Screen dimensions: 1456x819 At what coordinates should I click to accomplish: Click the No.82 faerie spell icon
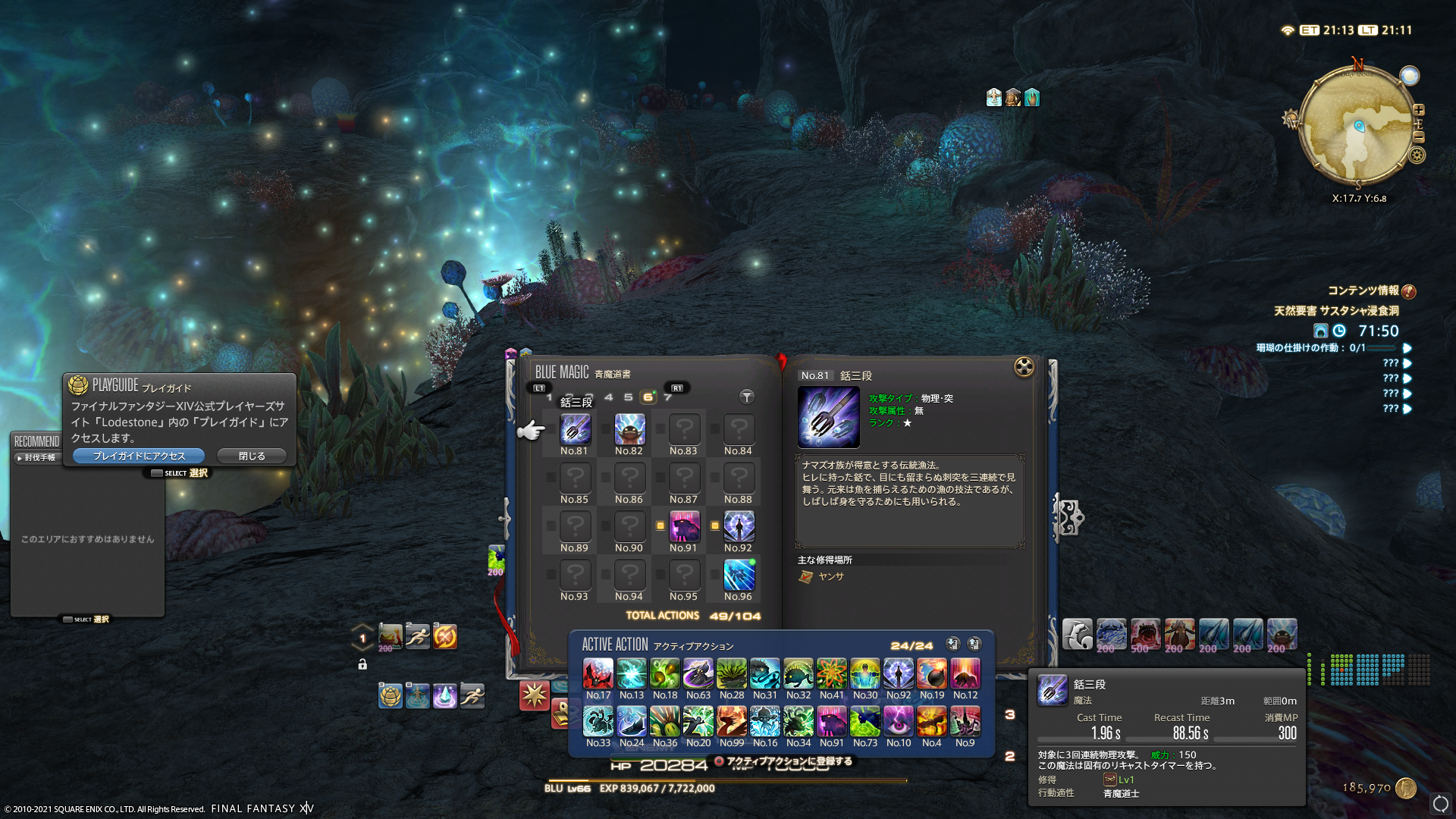[629, 429]
